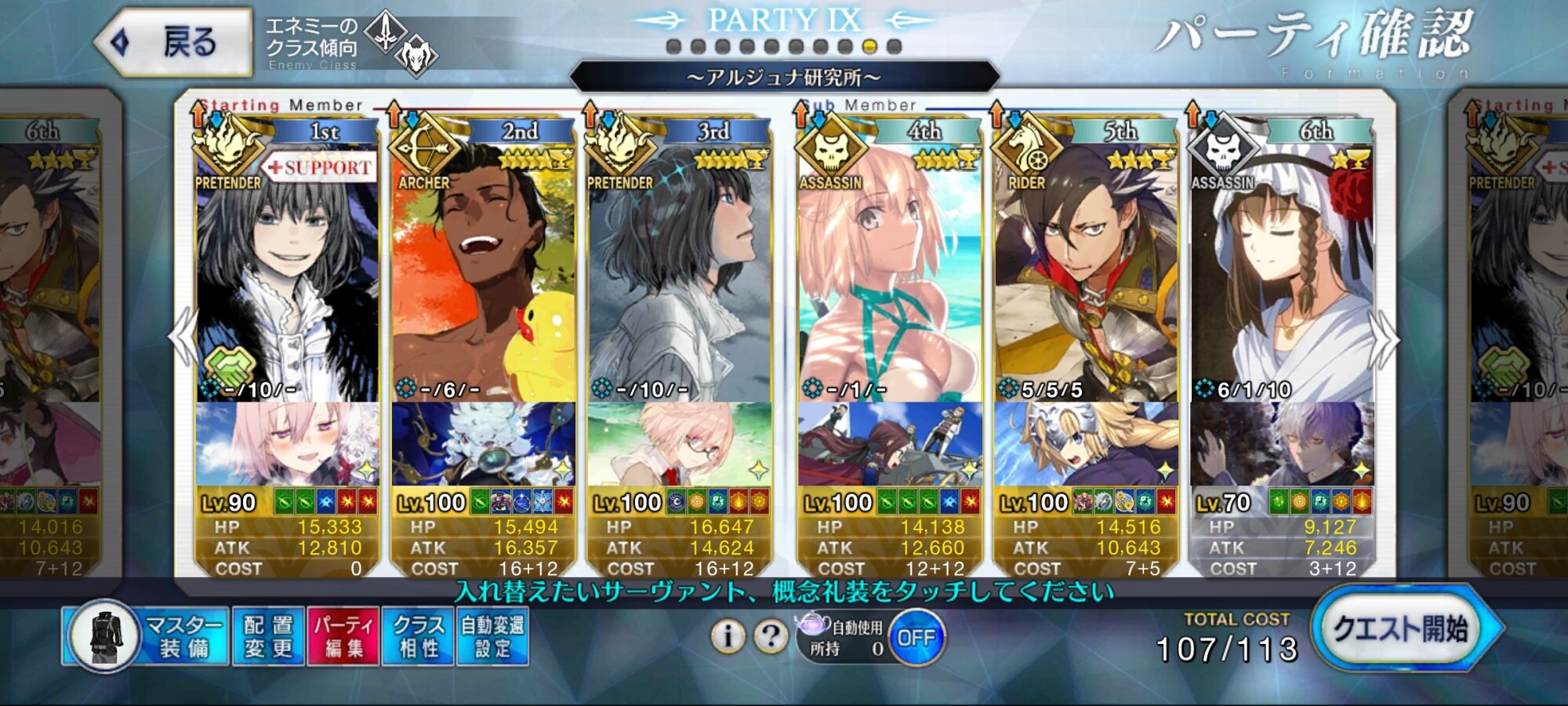Open パーティ編集 party edit
This screenshot has width=1568, height=706.
(343, 636)
